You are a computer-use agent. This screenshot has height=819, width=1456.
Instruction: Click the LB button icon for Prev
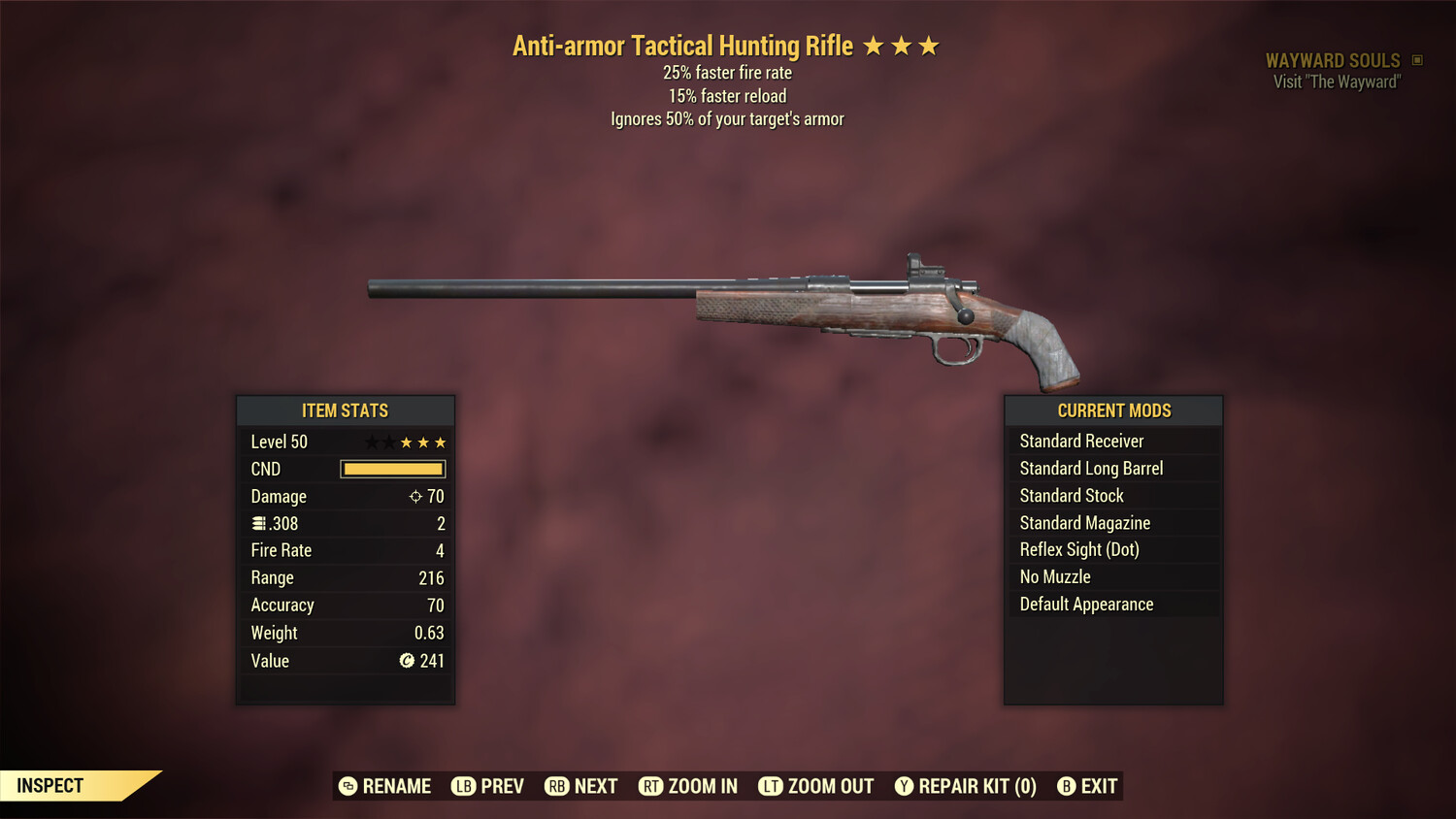pyautogui.click(x=462, y=786)
